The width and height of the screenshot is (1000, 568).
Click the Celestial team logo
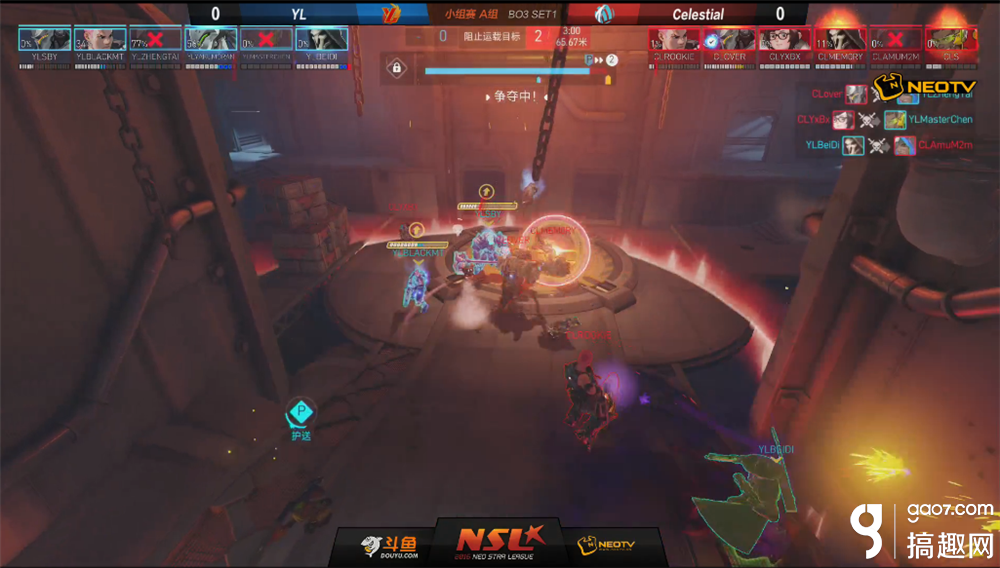coord(606,14)
